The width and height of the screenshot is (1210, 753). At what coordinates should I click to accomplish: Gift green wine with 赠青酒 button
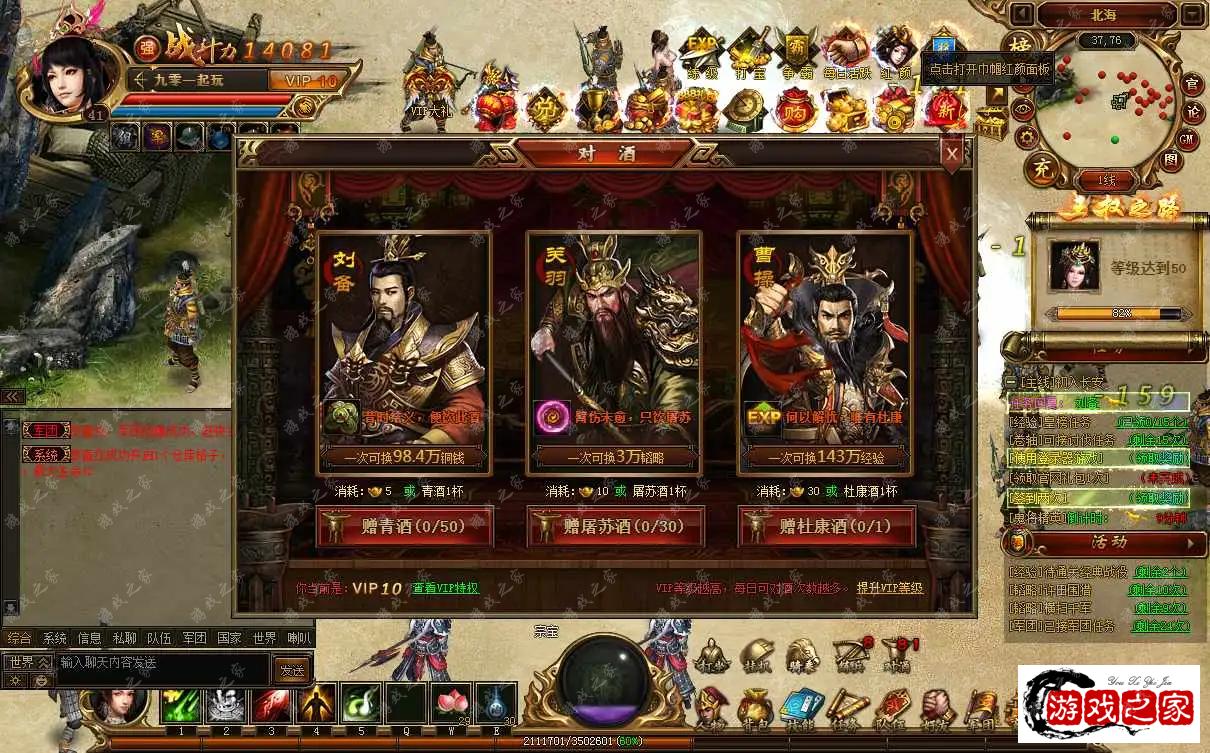[404, 526]
